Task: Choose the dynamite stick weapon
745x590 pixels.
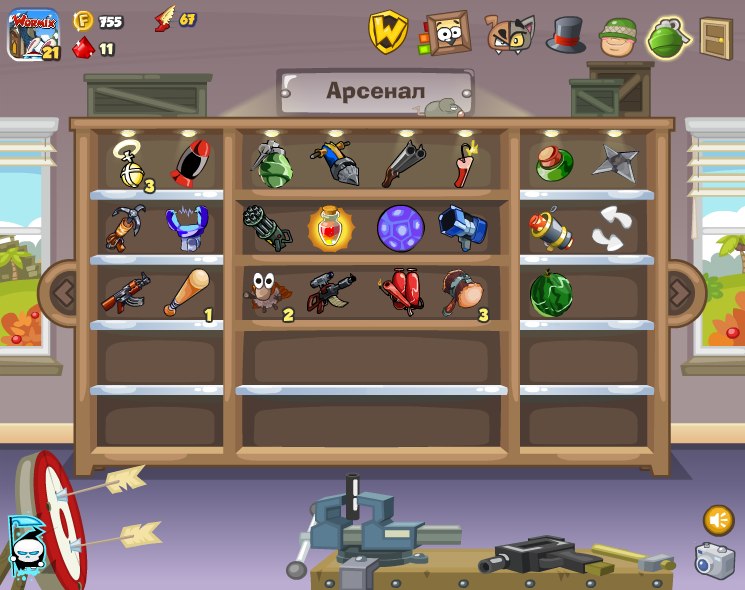Action: point(463,164)
